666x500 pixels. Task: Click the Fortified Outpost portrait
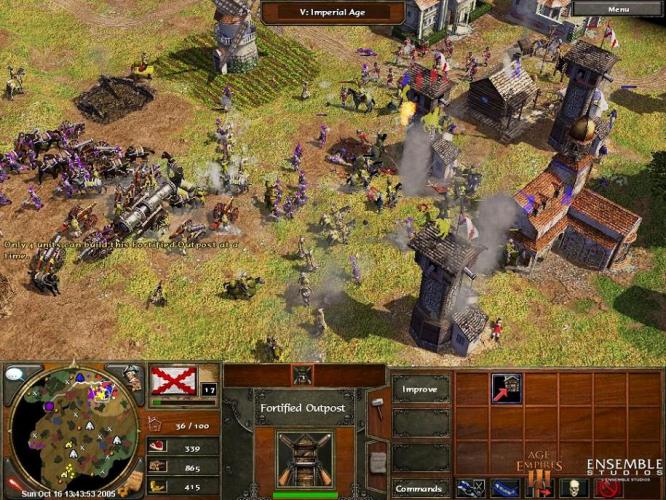click(303, 460)
